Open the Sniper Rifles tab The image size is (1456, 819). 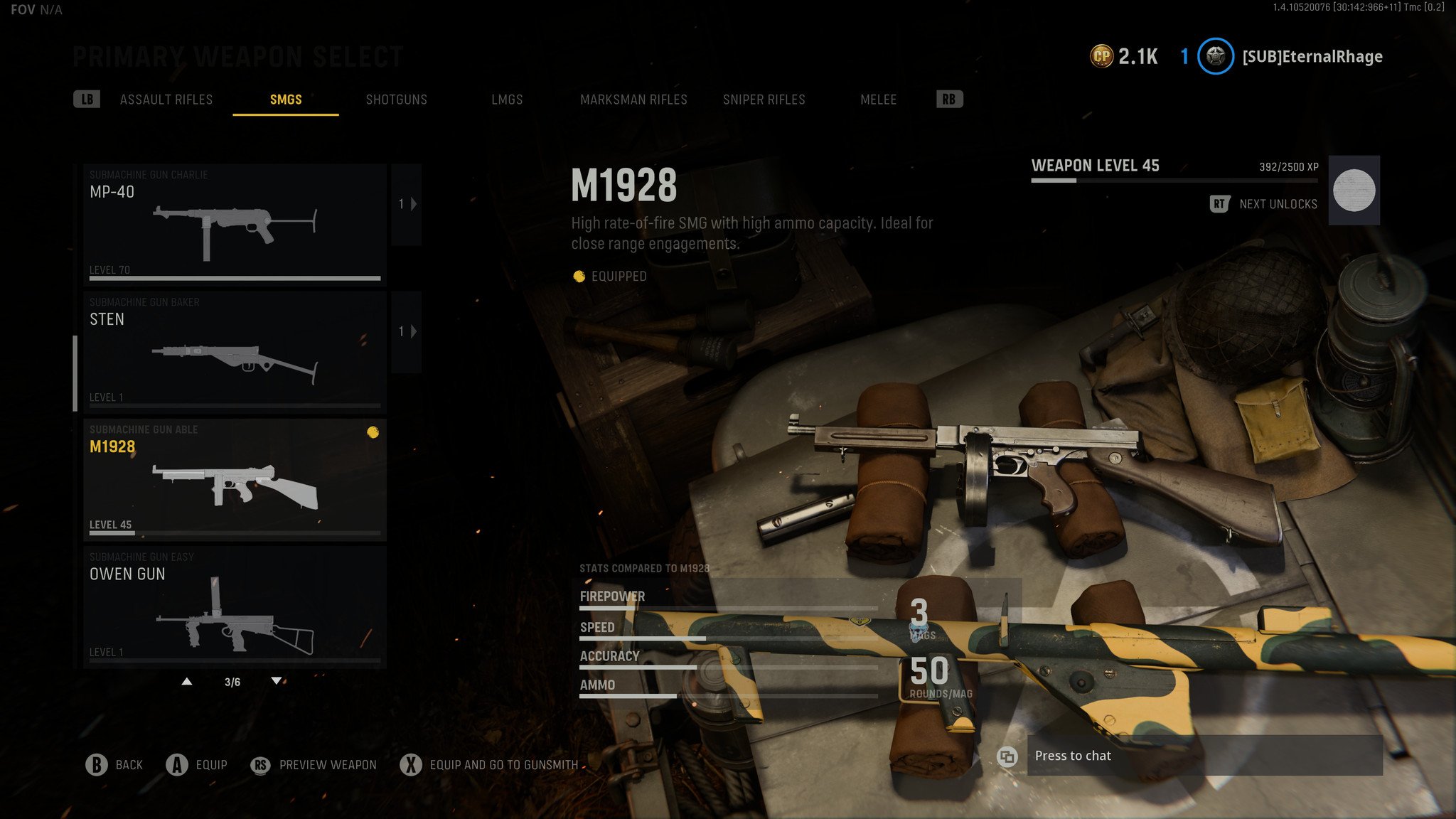(x=764, y=100)
